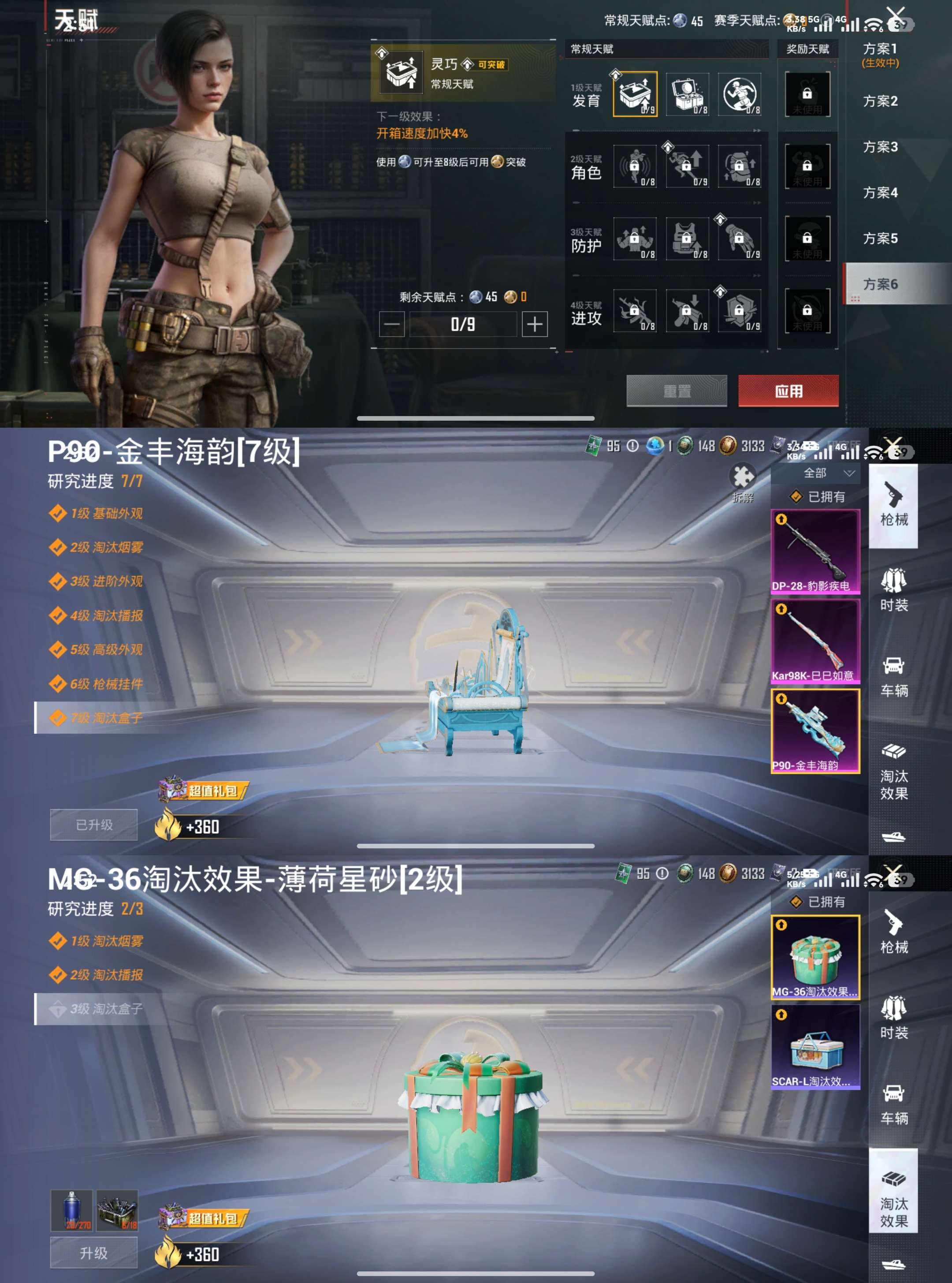The image size is (952, 1283).
Task: Click a locked 奖励天赋 reward talent slot
Action: coord(807,94)
